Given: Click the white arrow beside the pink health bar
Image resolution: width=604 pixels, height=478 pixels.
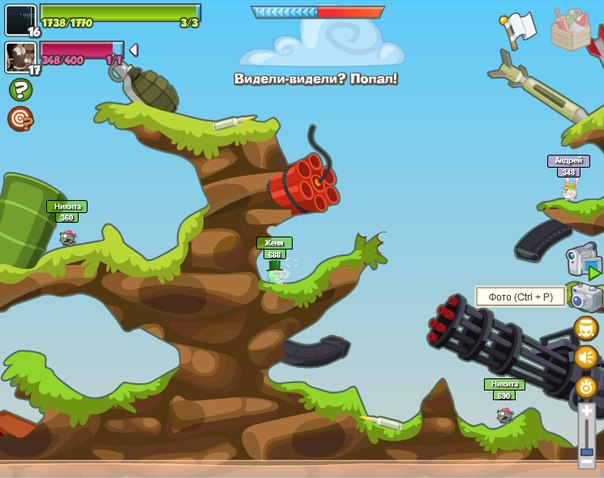Looking at the screenshot, I should 133,50.
